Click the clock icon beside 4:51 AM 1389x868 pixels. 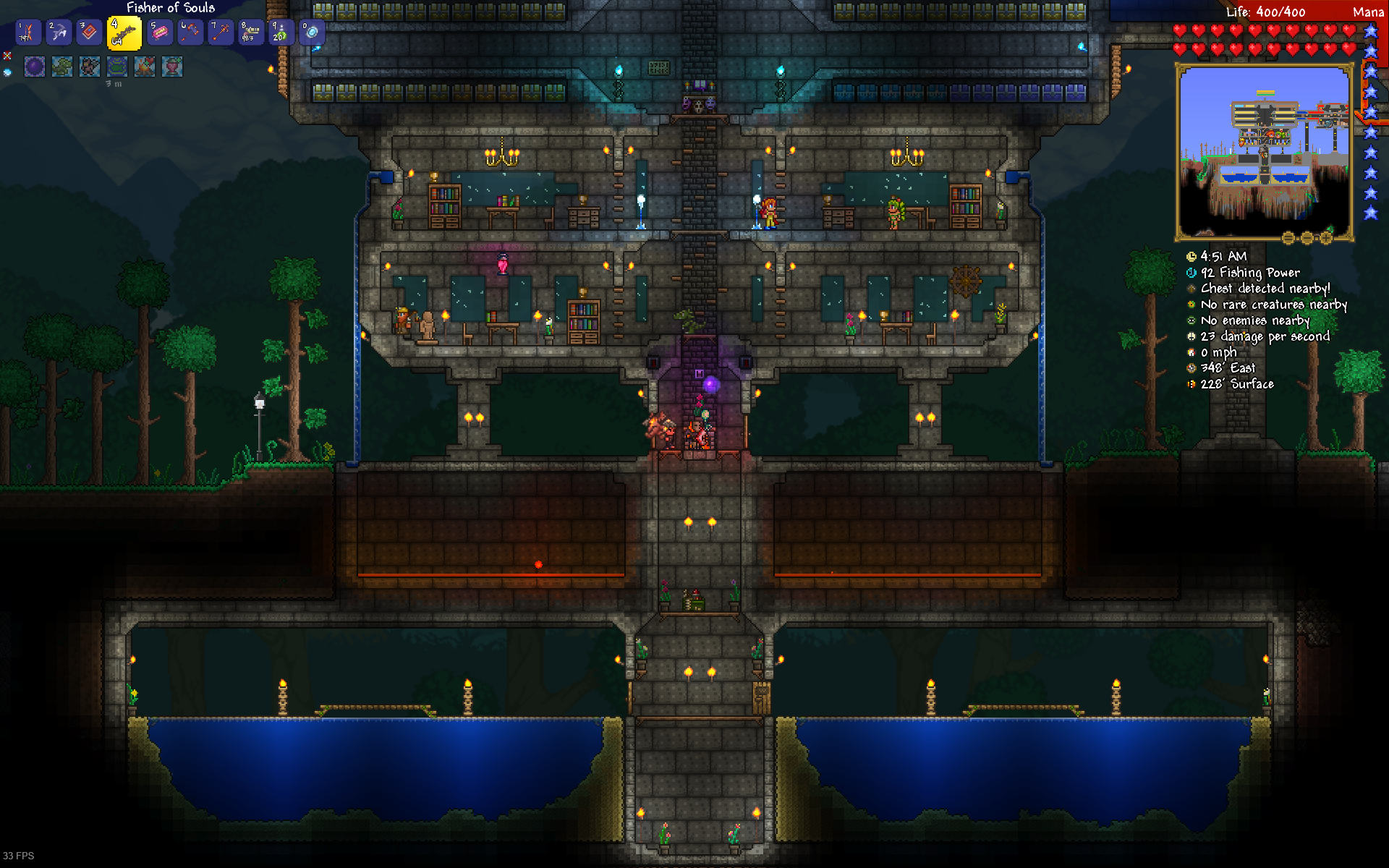[1192, 256]
